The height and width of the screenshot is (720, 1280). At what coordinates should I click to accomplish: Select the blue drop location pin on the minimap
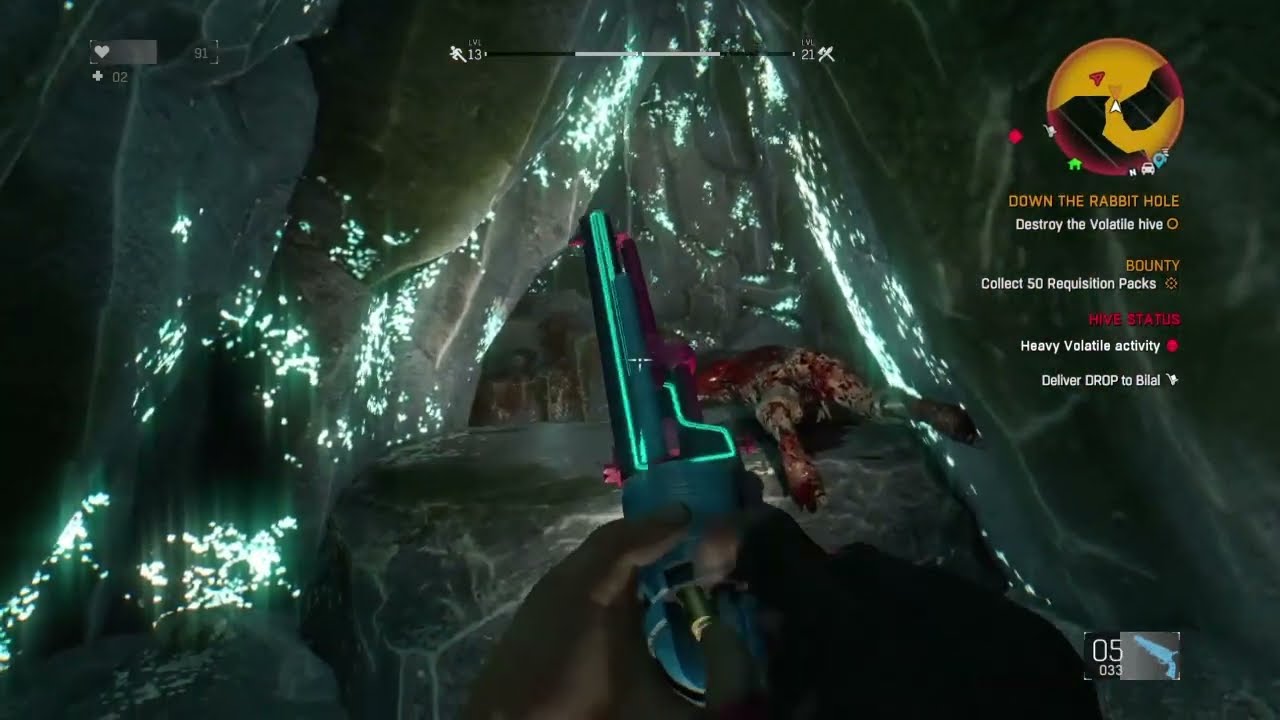[1159, 159]
